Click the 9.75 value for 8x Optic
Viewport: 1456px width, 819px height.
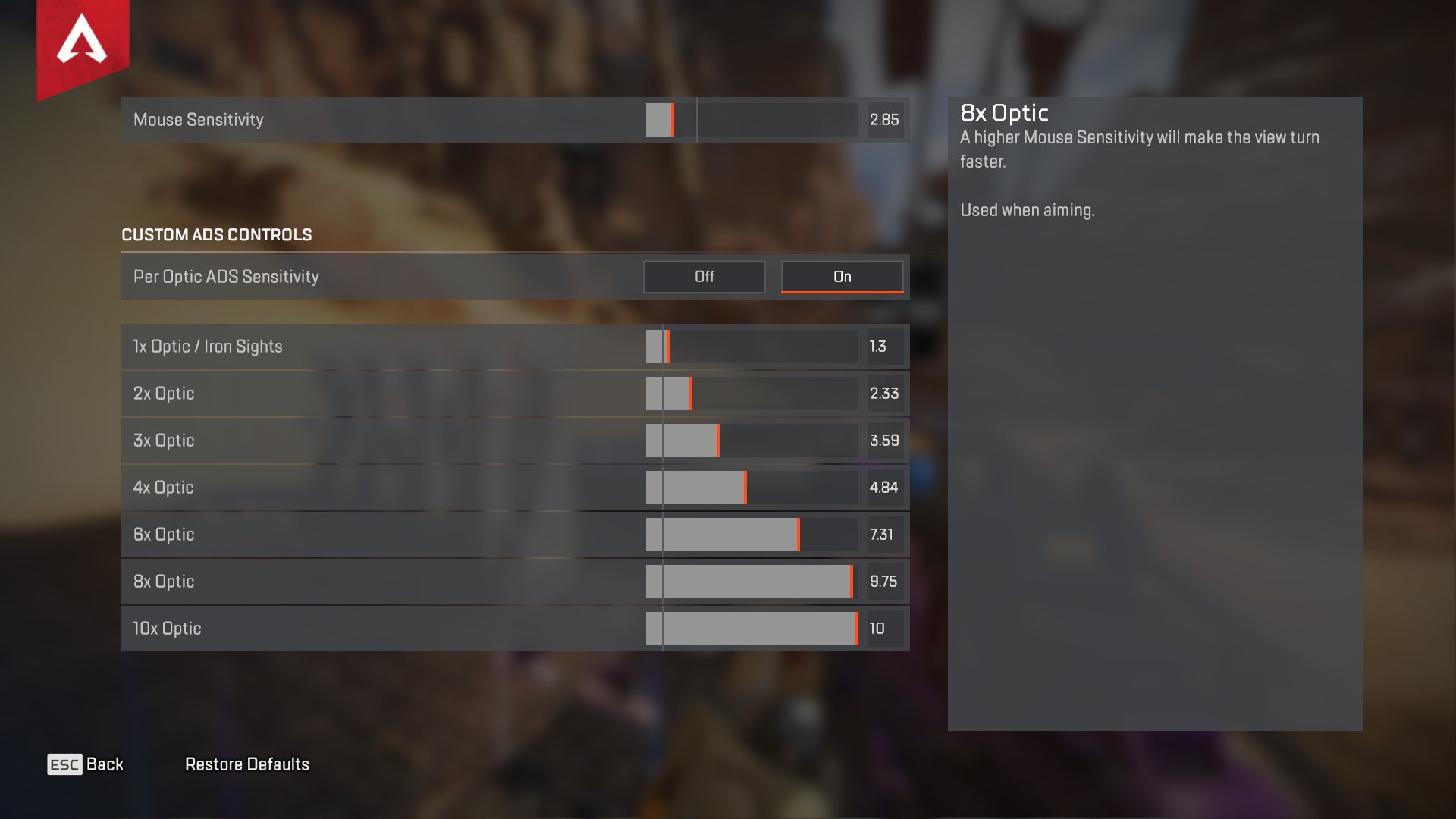point(884,581)
